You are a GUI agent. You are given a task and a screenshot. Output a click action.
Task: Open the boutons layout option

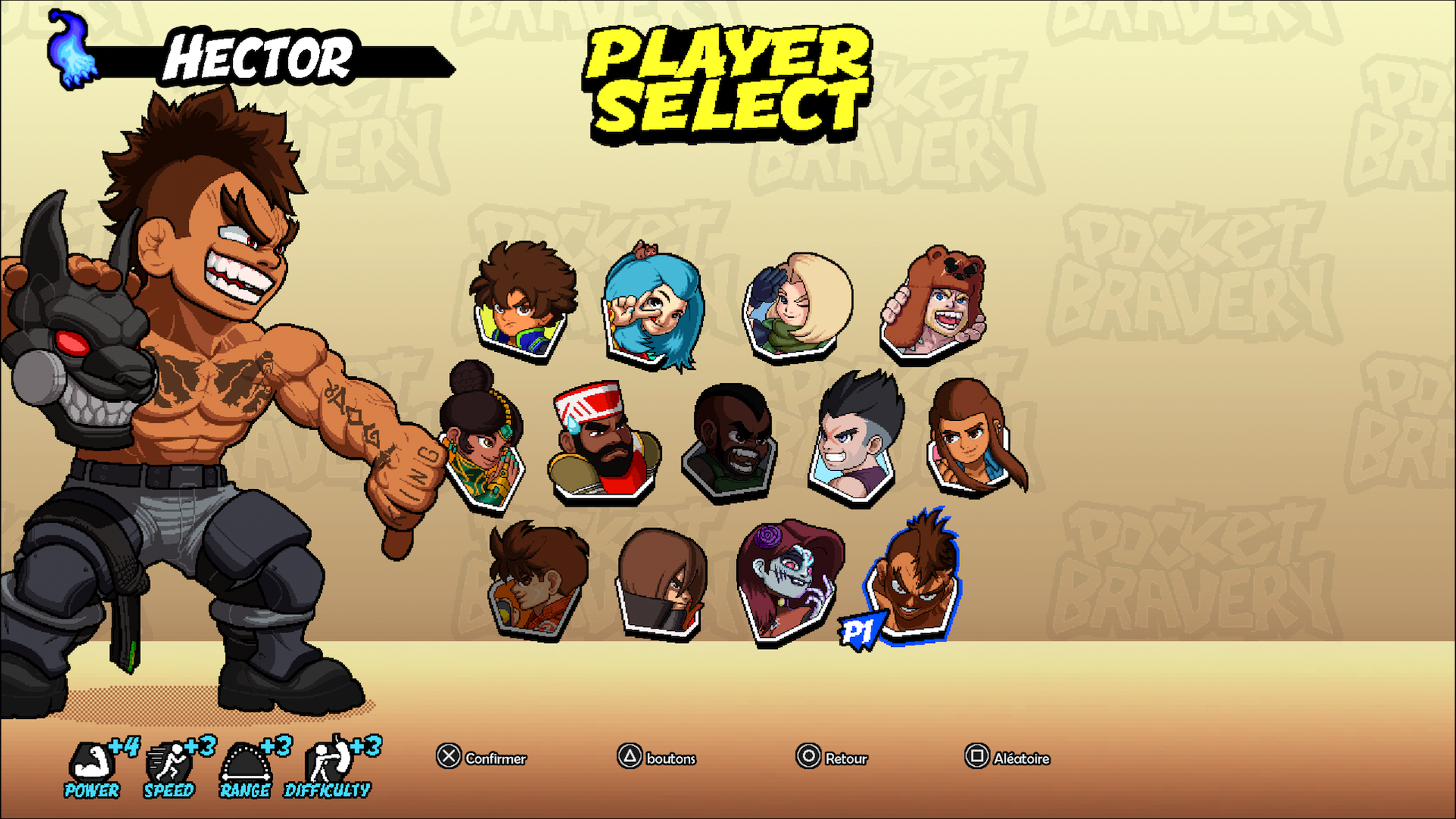(x=657, y=758)
